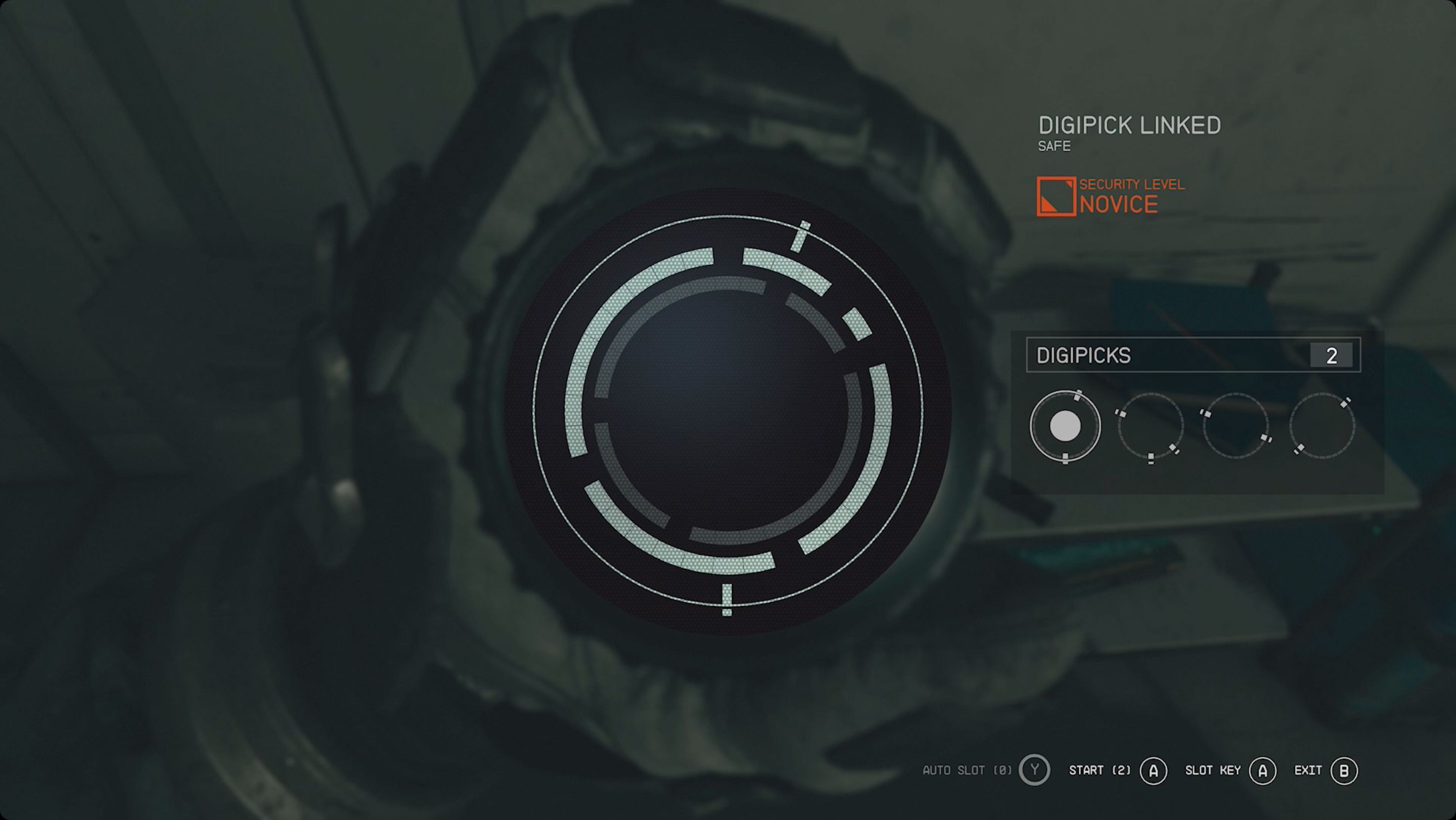Select the third digipick in the tray

click(1235, 427)
